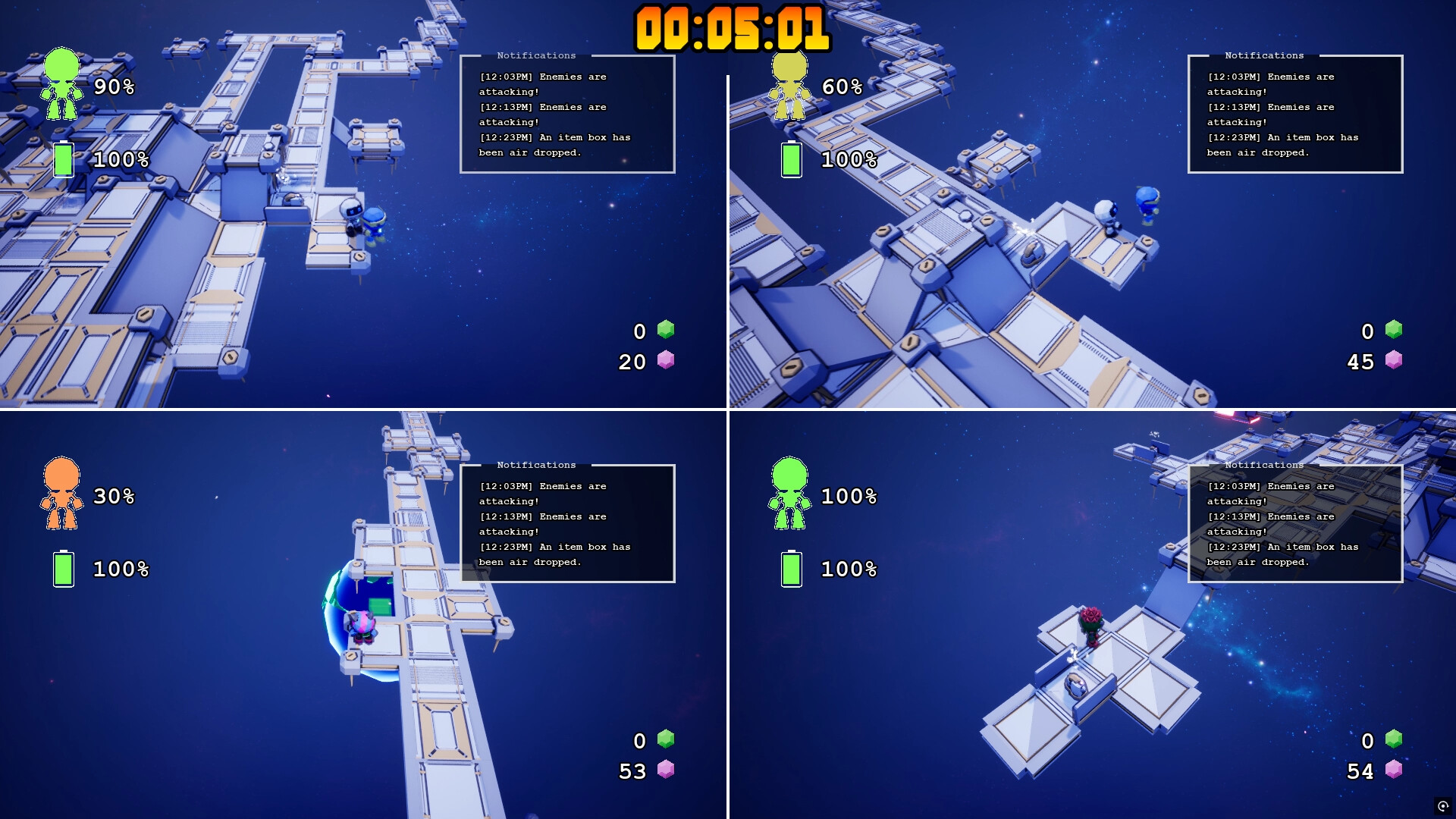The width and height of the screenshot is (1456, 819).
Task: Select the Notifications header in top-left quadrant
Action: [535, 55]
